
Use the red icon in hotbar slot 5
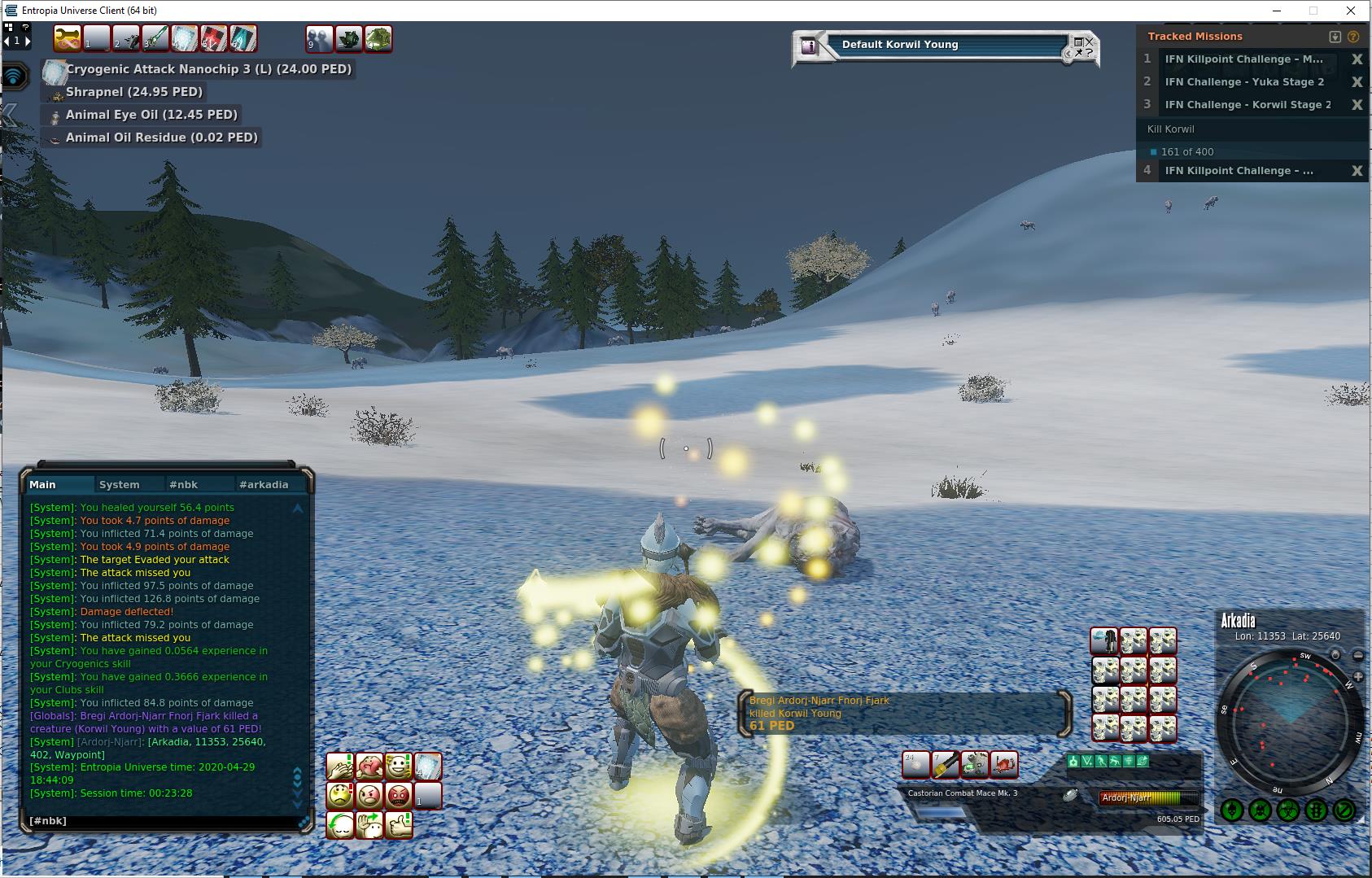point(213,38)
